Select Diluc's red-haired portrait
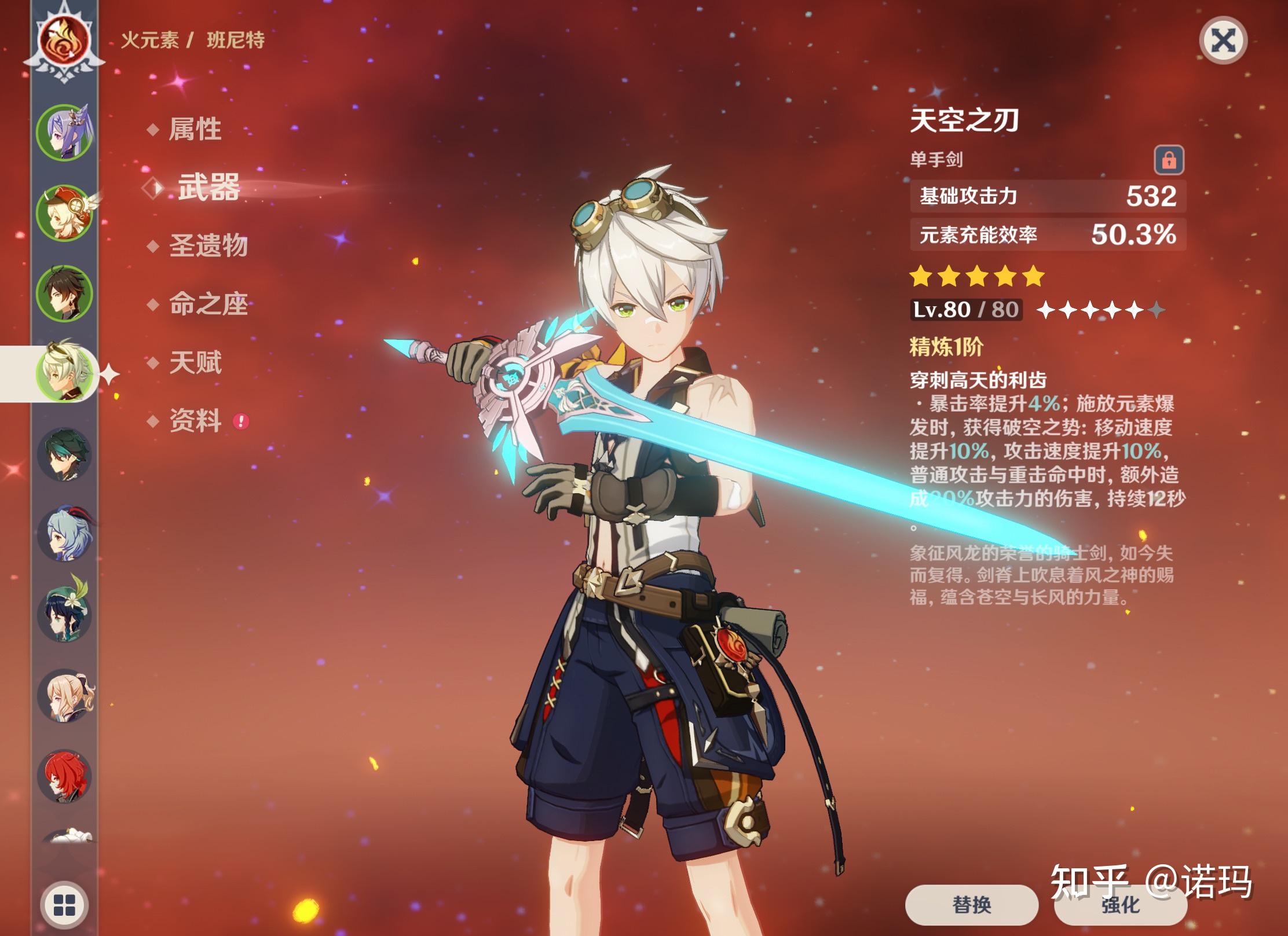The height and width of the screenshot is (936, 1288). click(x=64, y=777)
